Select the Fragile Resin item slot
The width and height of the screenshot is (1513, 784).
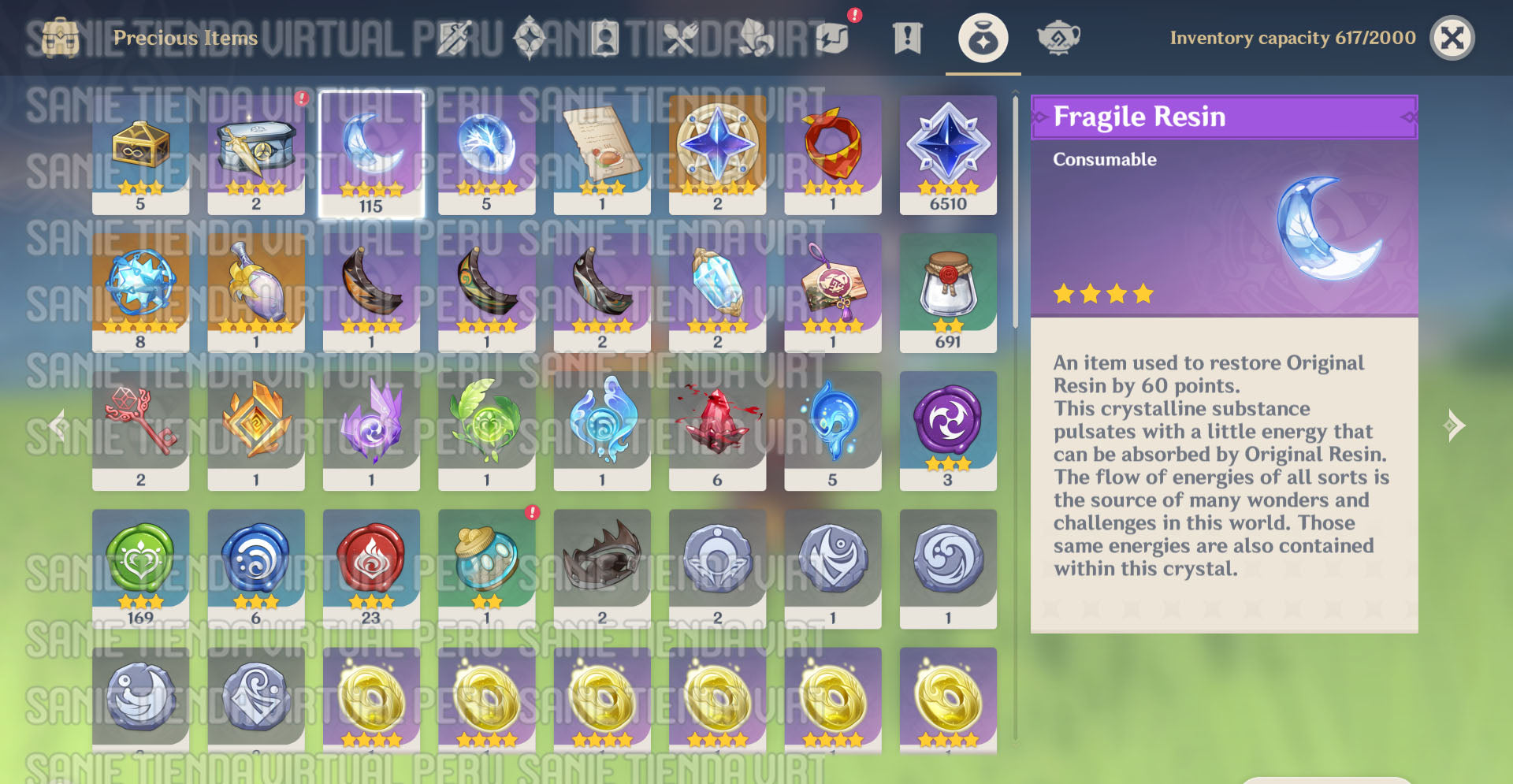(371, 154)
